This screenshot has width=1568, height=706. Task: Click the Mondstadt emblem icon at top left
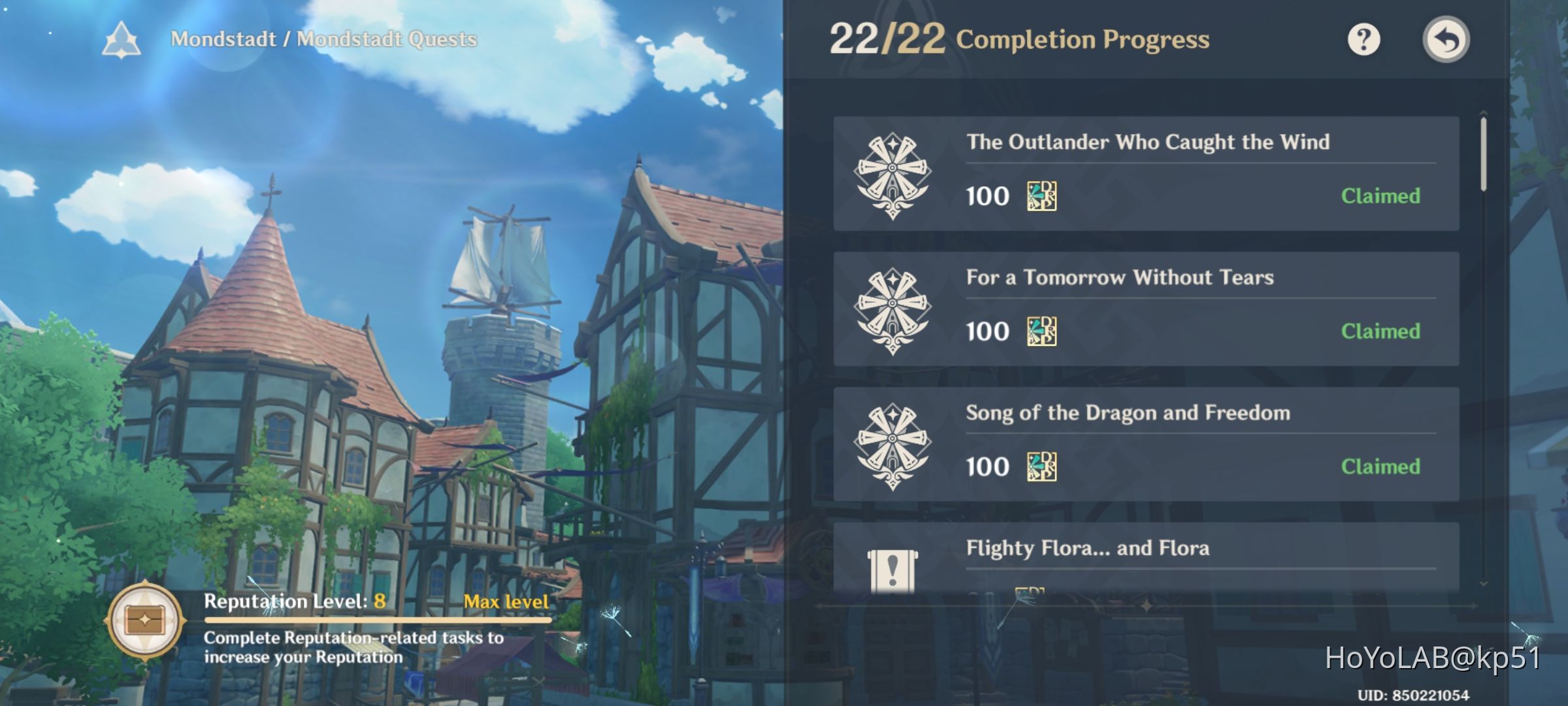(121, 41)
